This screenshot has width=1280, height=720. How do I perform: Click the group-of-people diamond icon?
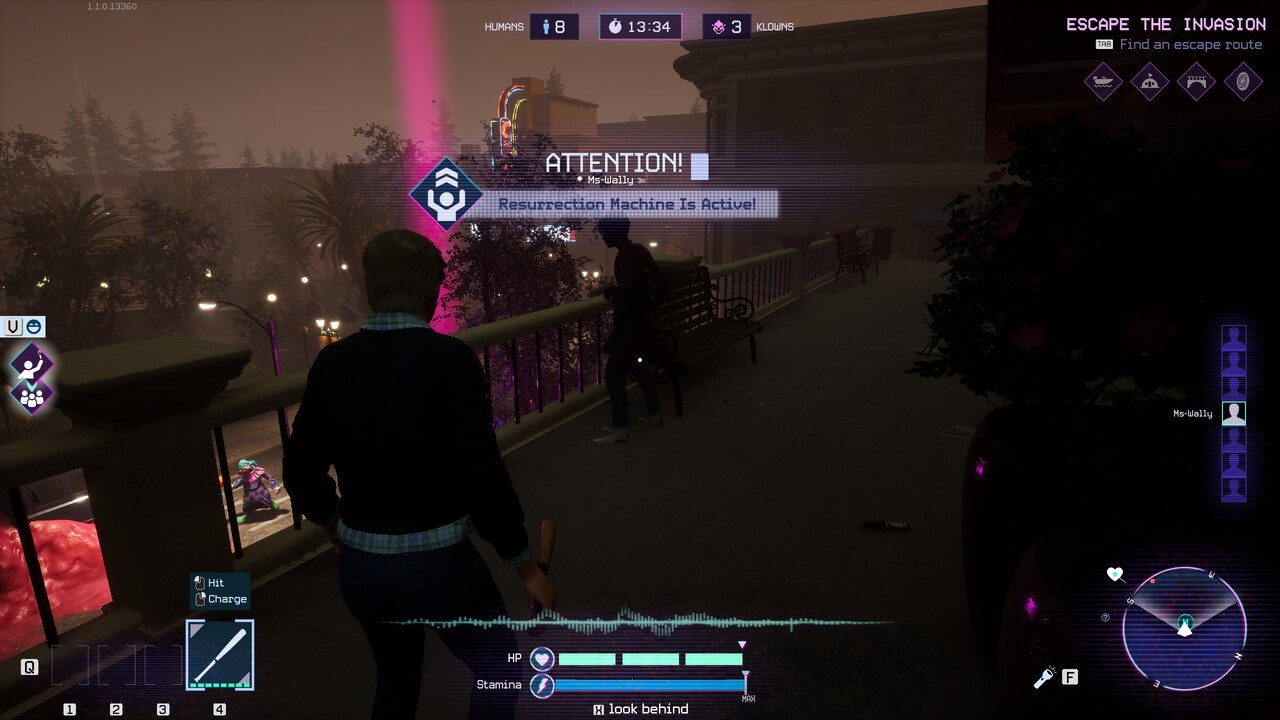click(31, 396)
